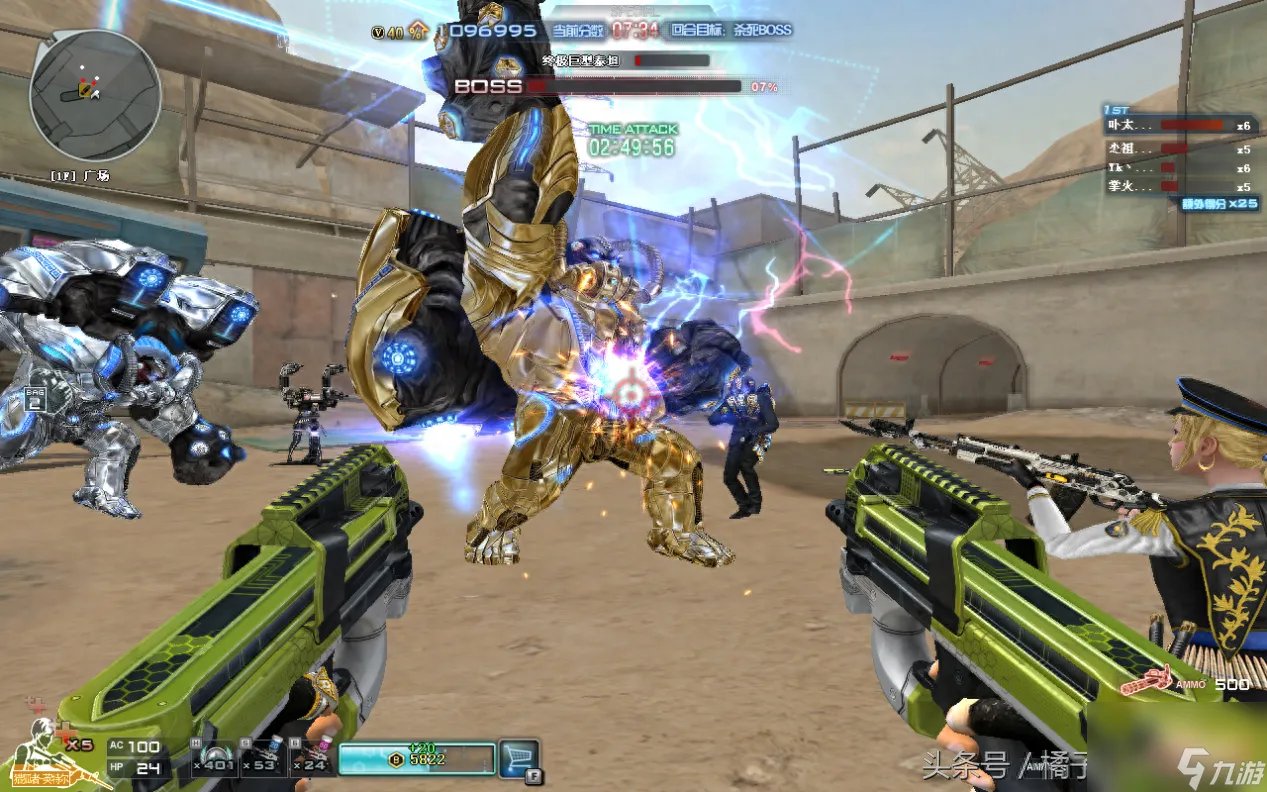This screenshot has height=792, width=1267.
Task: Open the shopping cart shop button
Action: 518,758
